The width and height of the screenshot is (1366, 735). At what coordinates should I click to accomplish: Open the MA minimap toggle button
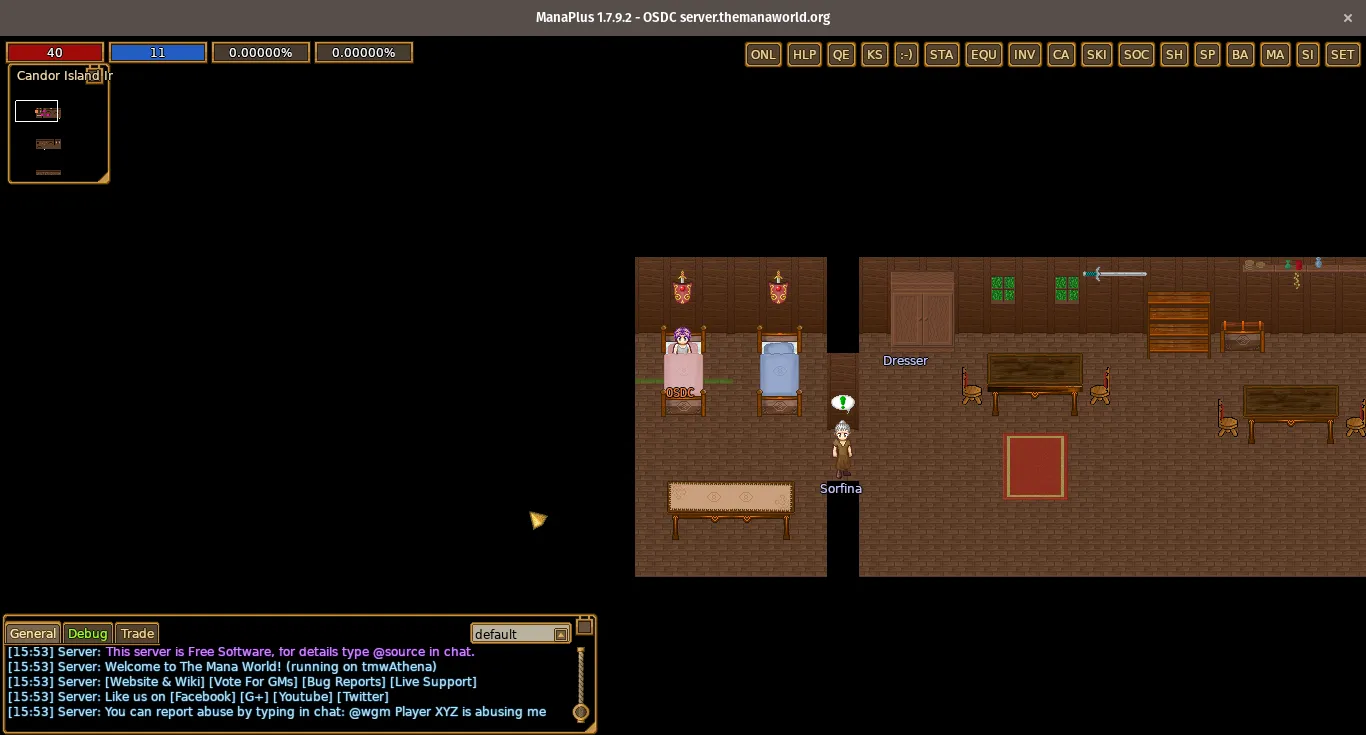click(1275, 55)
